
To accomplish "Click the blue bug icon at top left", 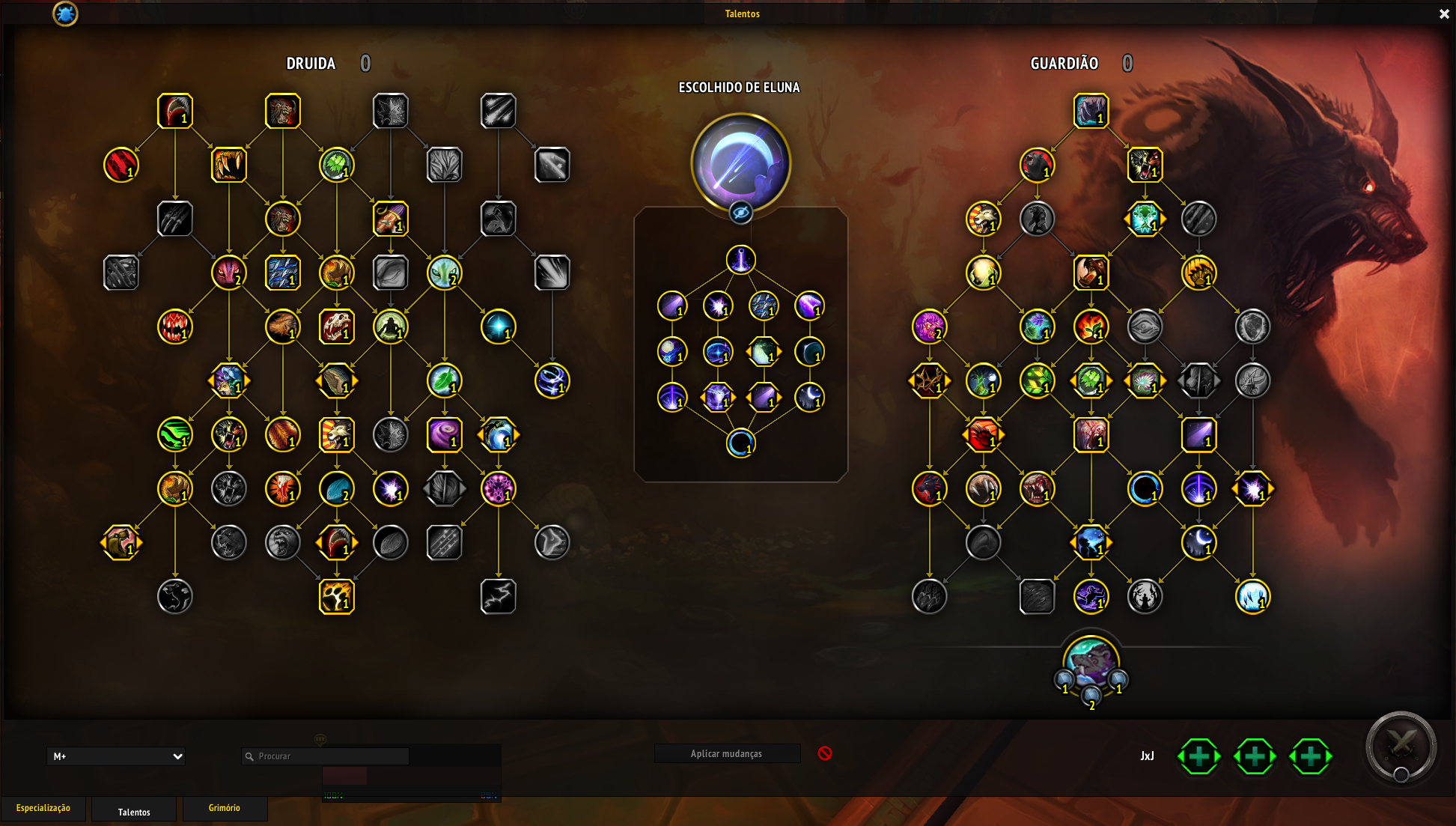I will click(x=65, y=13).
